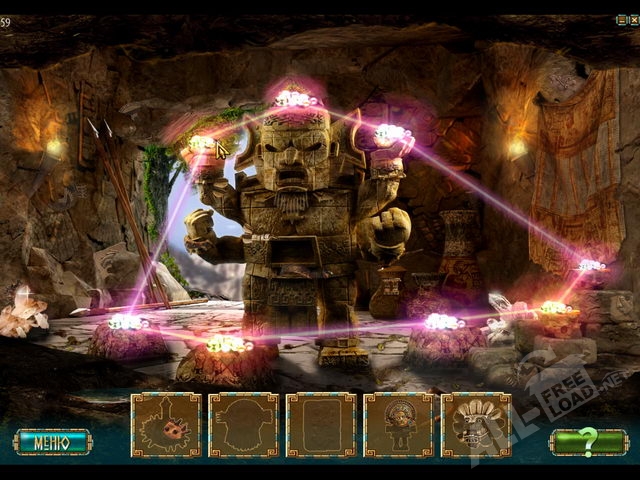Select the mask fragment inventory slot
Image resolution: width=640 pixels, height=480 pixels.
(x=166, y=426)
